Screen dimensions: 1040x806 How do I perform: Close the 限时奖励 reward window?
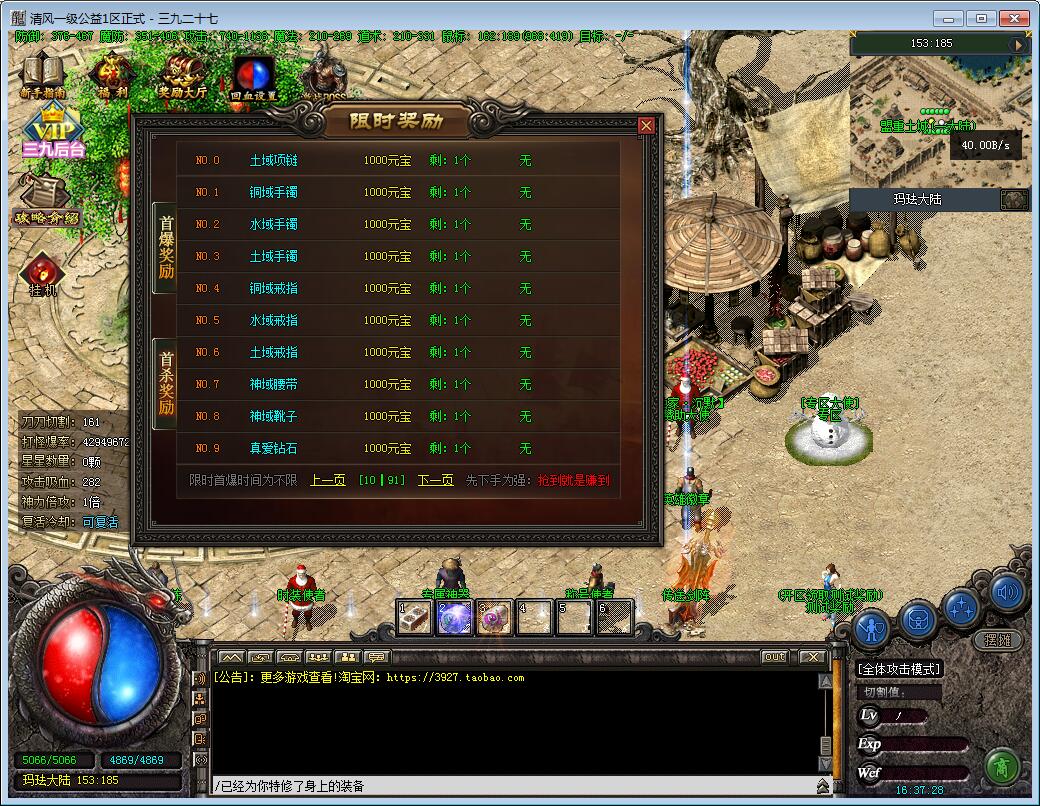point(646,125)
